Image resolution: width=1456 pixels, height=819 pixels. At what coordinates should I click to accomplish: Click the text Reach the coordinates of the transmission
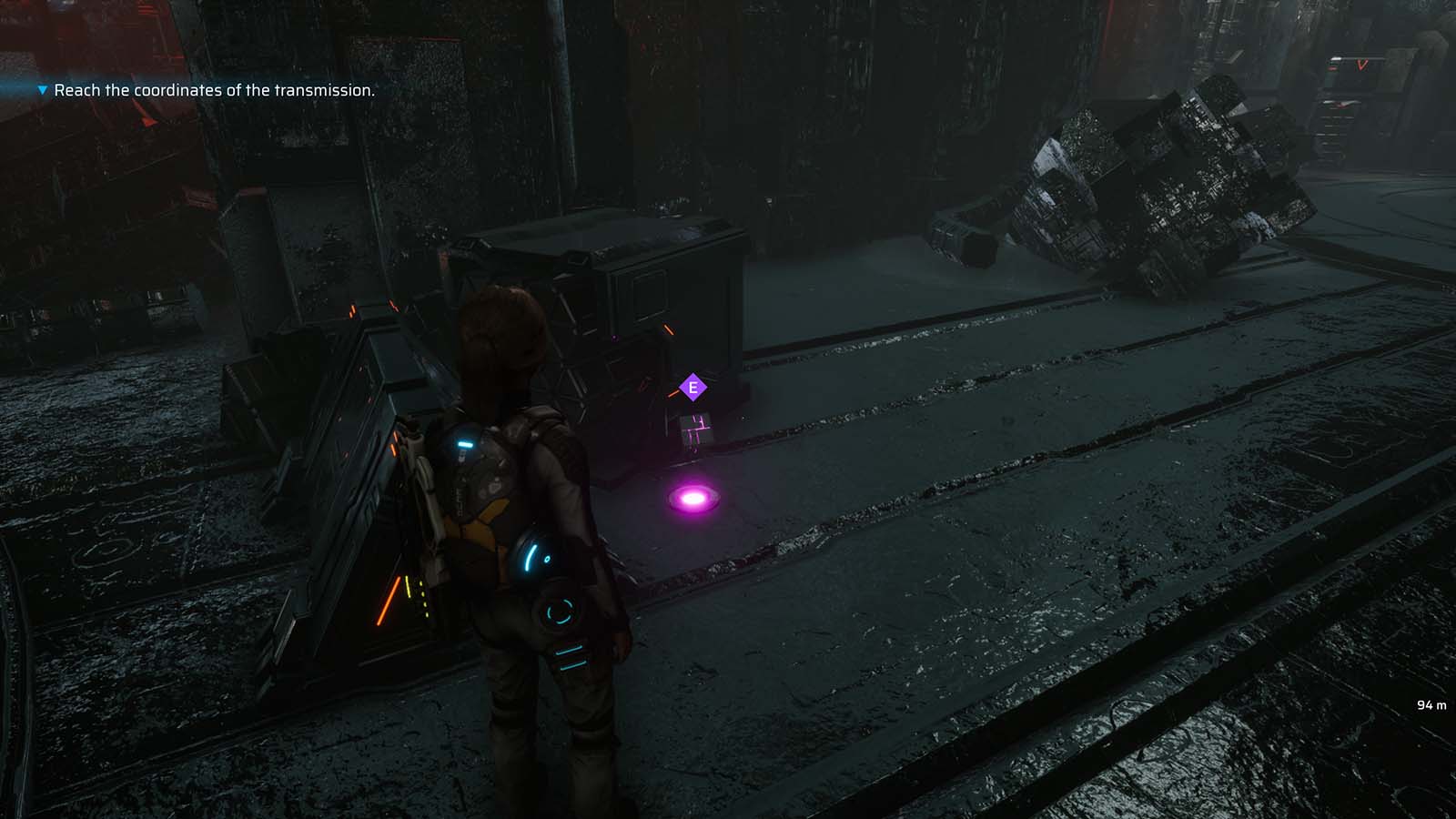(215, 91)
